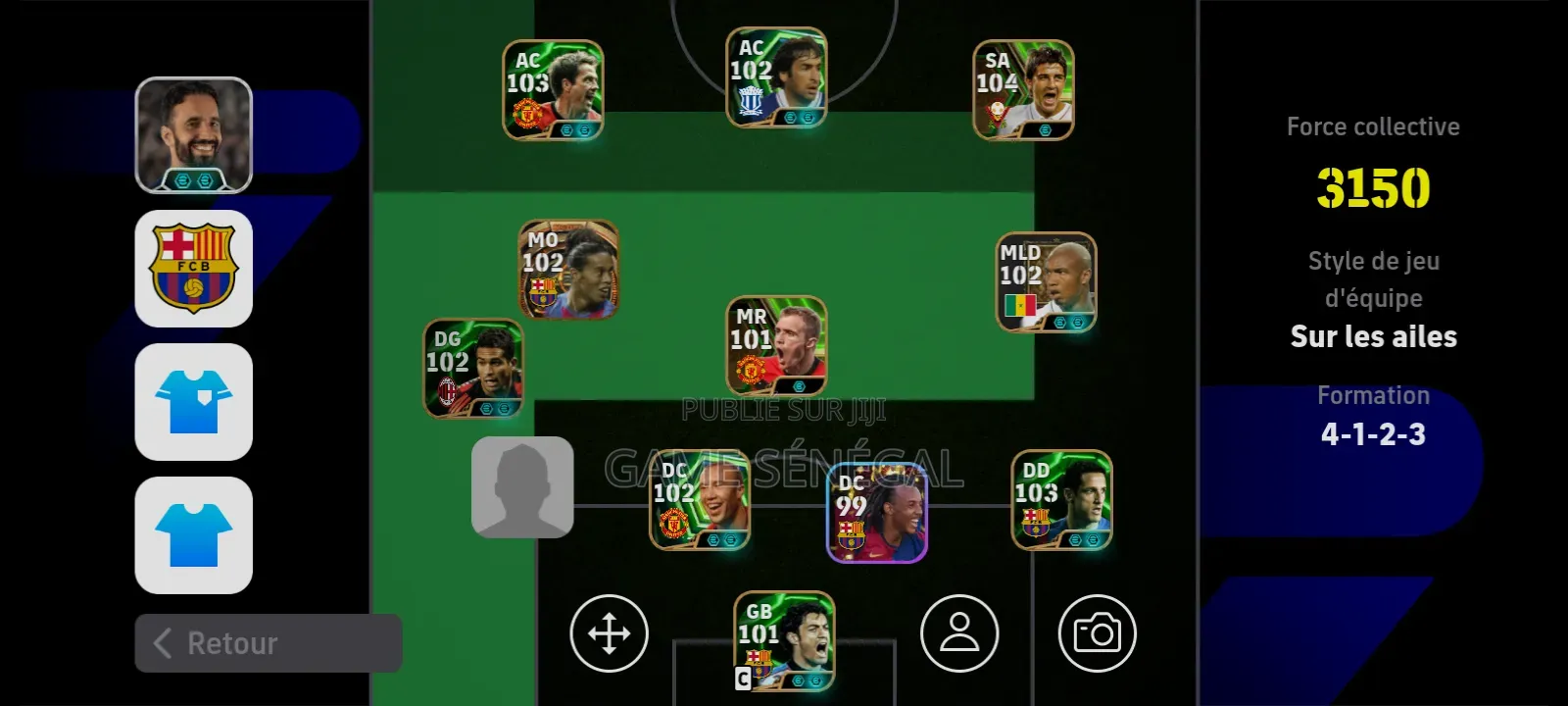The width and height of the screenshot is (1568, 706).
Task: Open the player view person icon
Action: click(958, 634)
